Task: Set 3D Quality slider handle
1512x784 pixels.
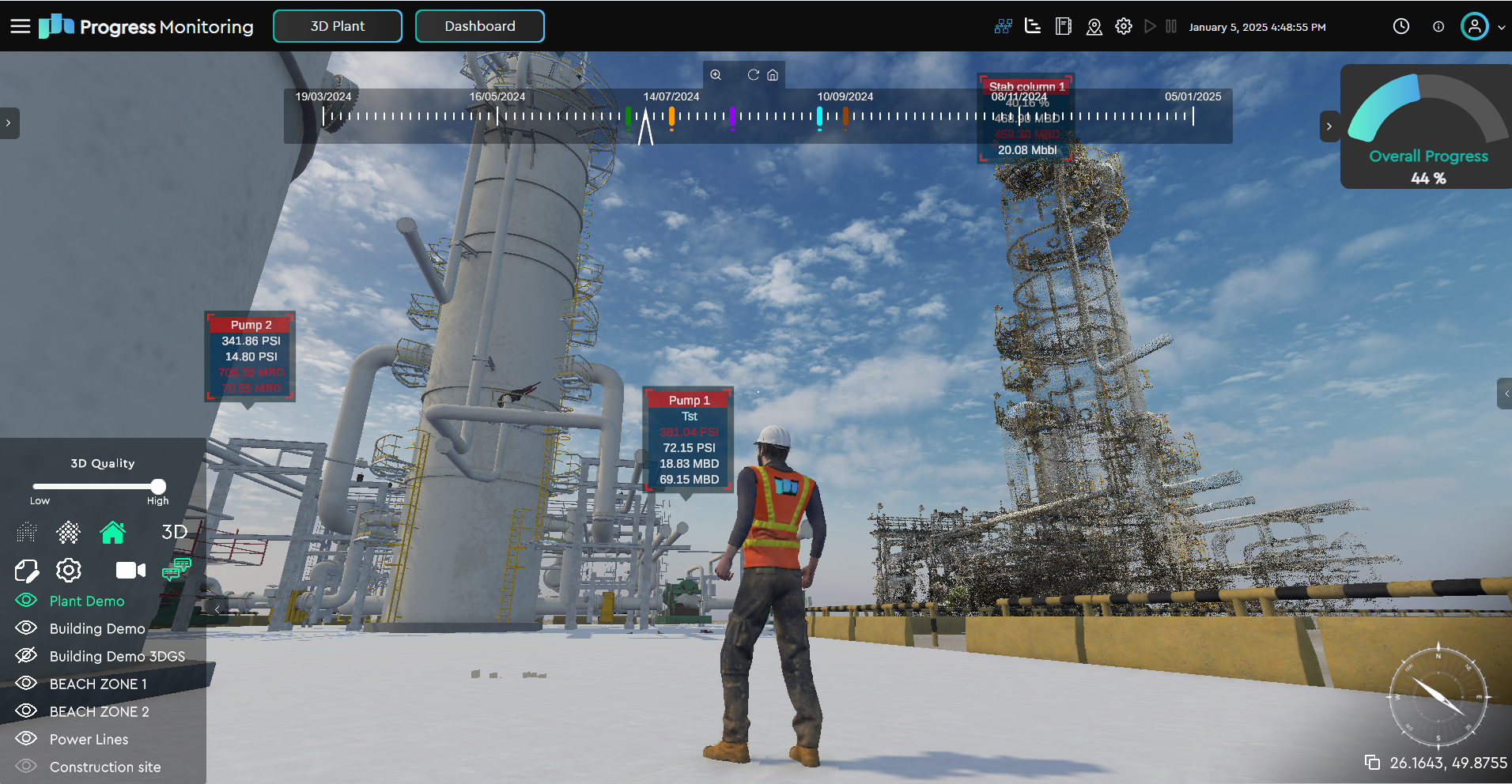Action: click(x=158, y=486)
